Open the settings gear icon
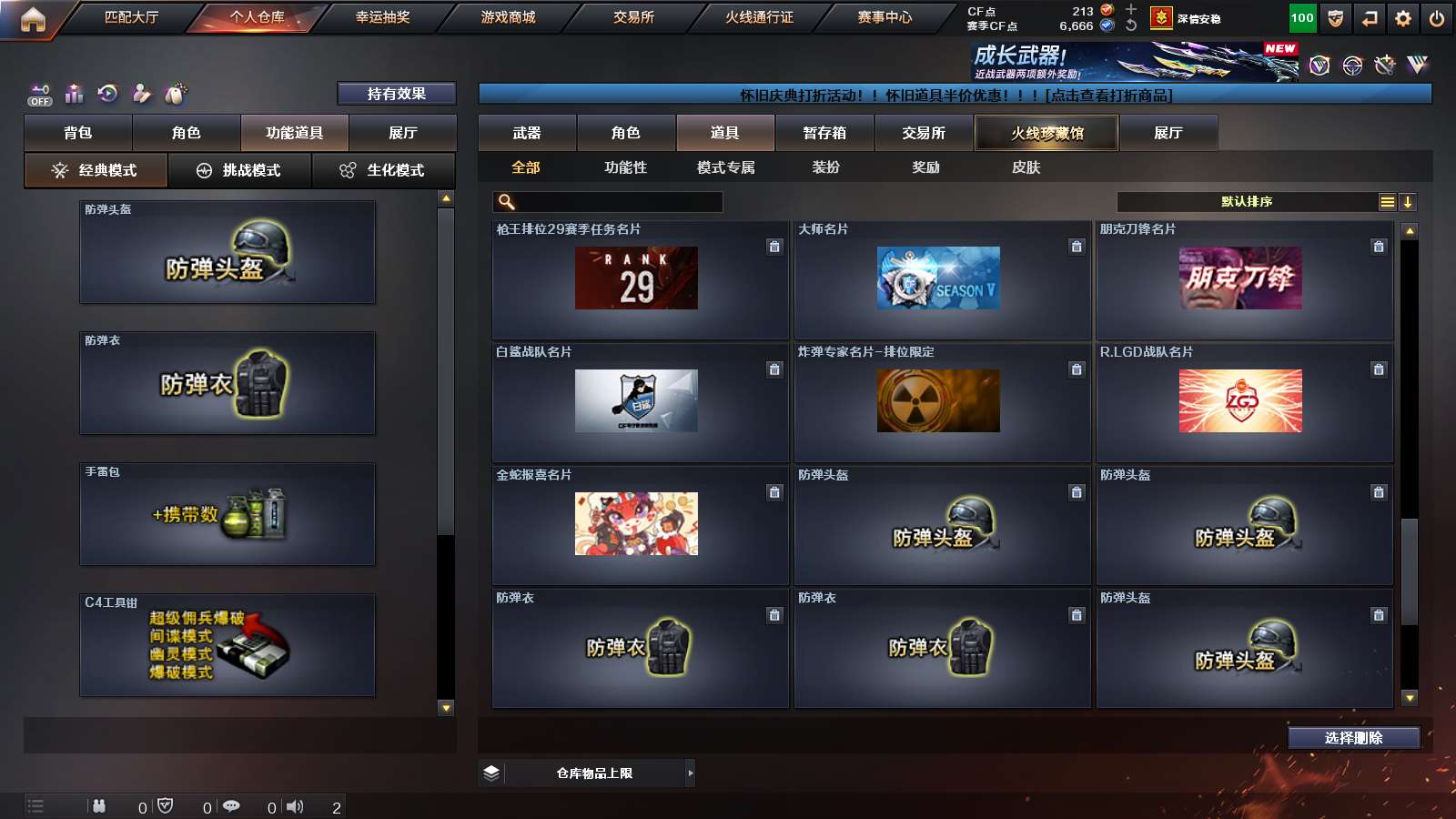1456x819 pixels. 1403,18
